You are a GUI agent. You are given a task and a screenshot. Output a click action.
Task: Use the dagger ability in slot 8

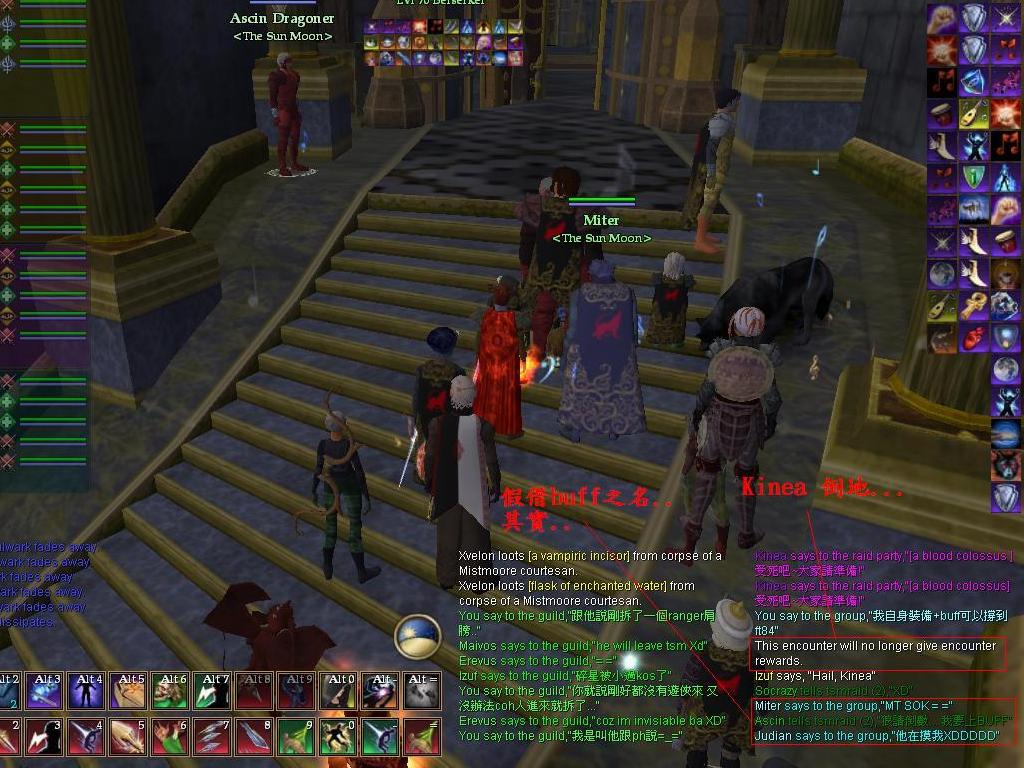click(253, 737)
